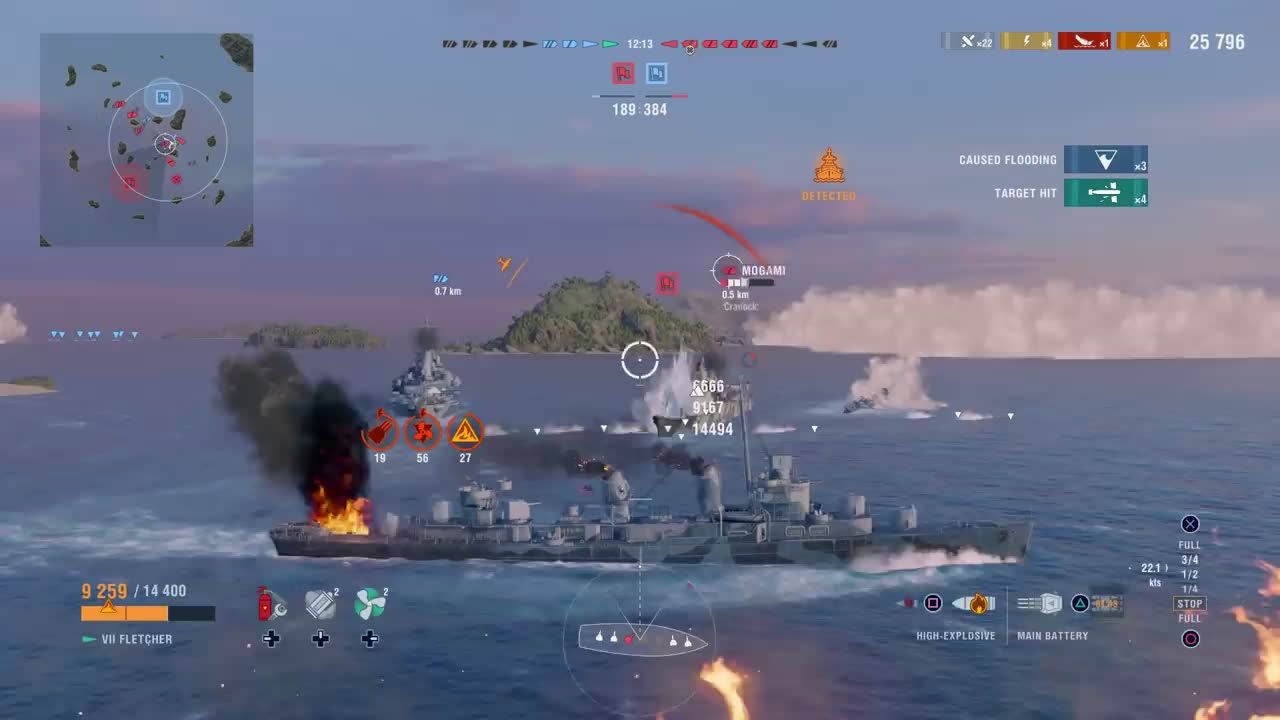Activate the green propeller Engine Boost consumable
Viewport: 1280px width, 720px height.
370,604
